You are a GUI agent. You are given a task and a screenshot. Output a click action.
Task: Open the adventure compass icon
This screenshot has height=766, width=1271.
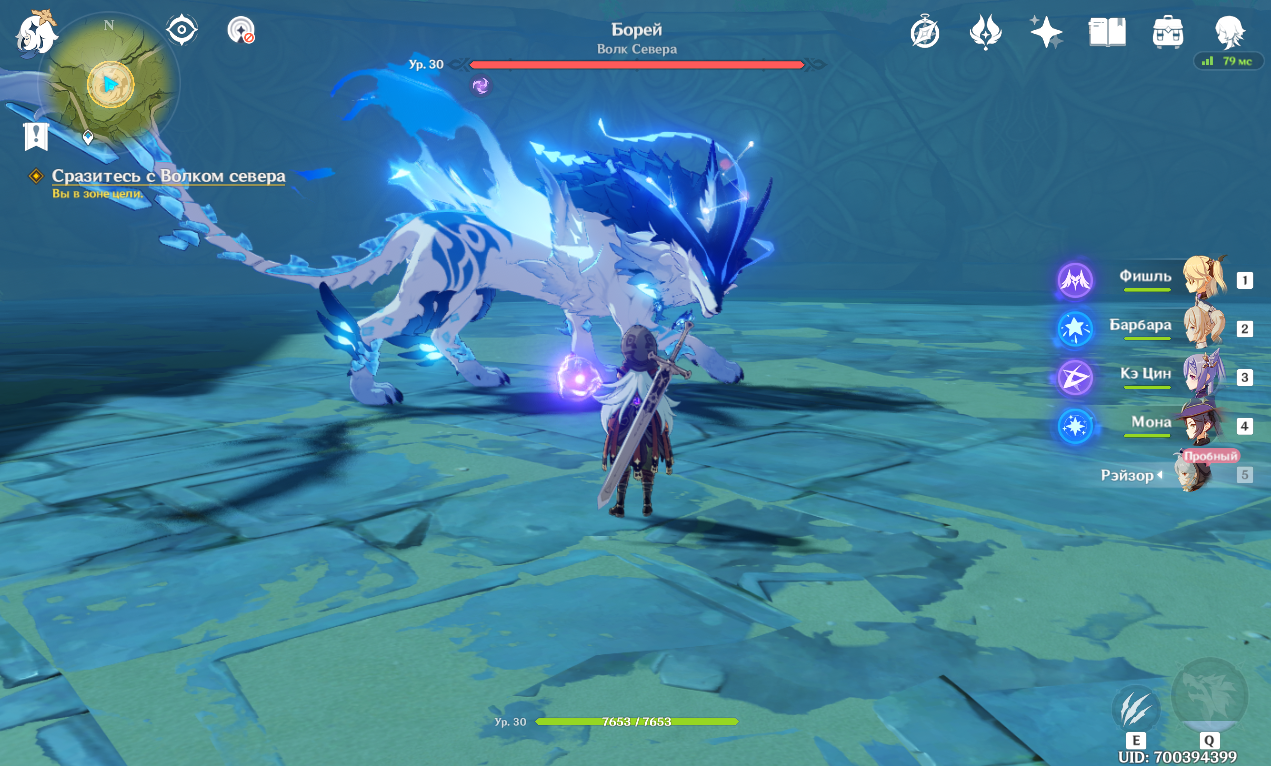925,32
